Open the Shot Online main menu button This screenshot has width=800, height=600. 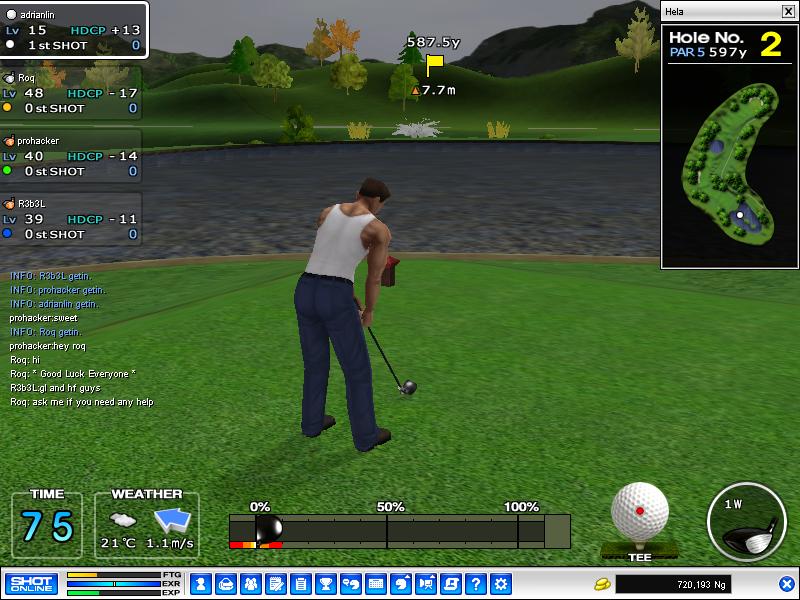[31, 583]
